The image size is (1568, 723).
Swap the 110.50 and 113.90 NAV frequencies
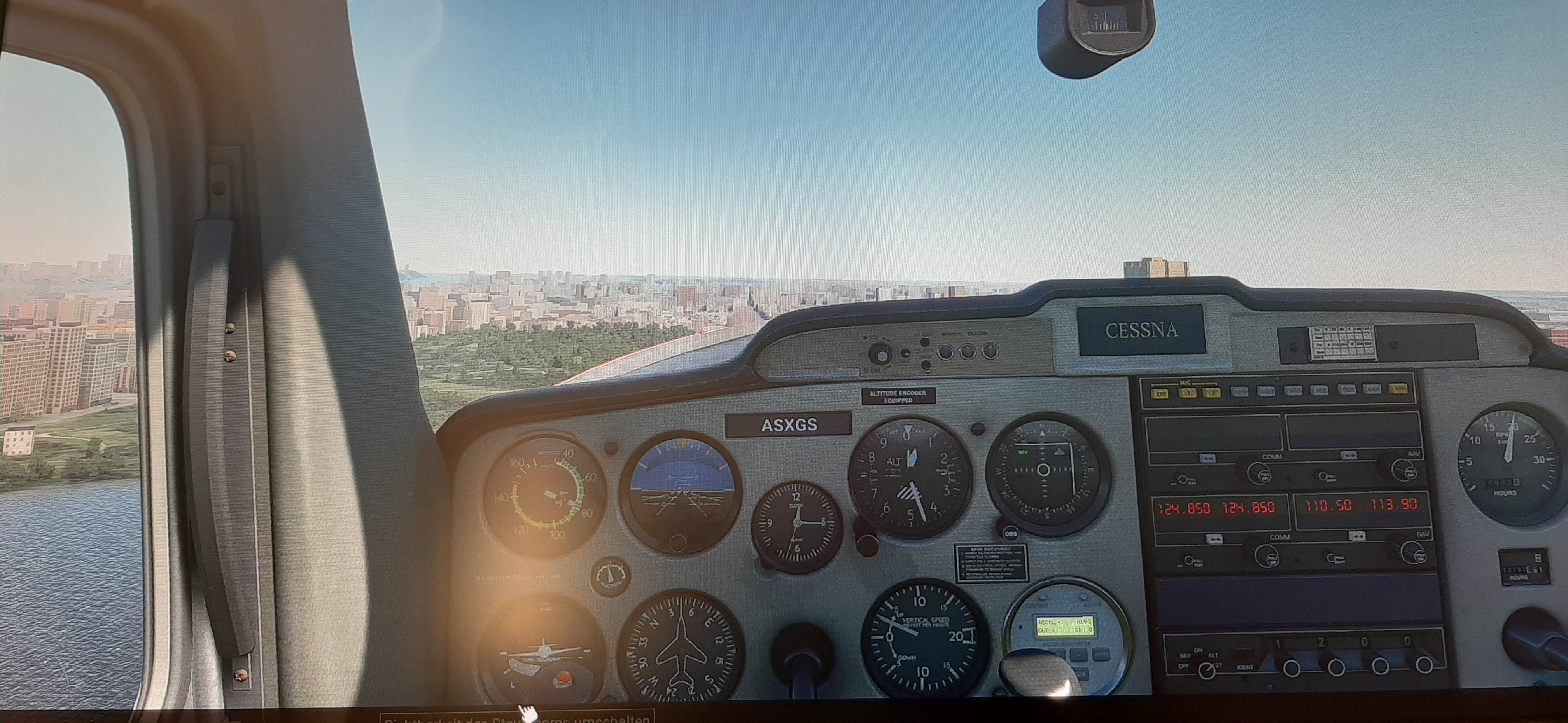[x=1357, y=536]
